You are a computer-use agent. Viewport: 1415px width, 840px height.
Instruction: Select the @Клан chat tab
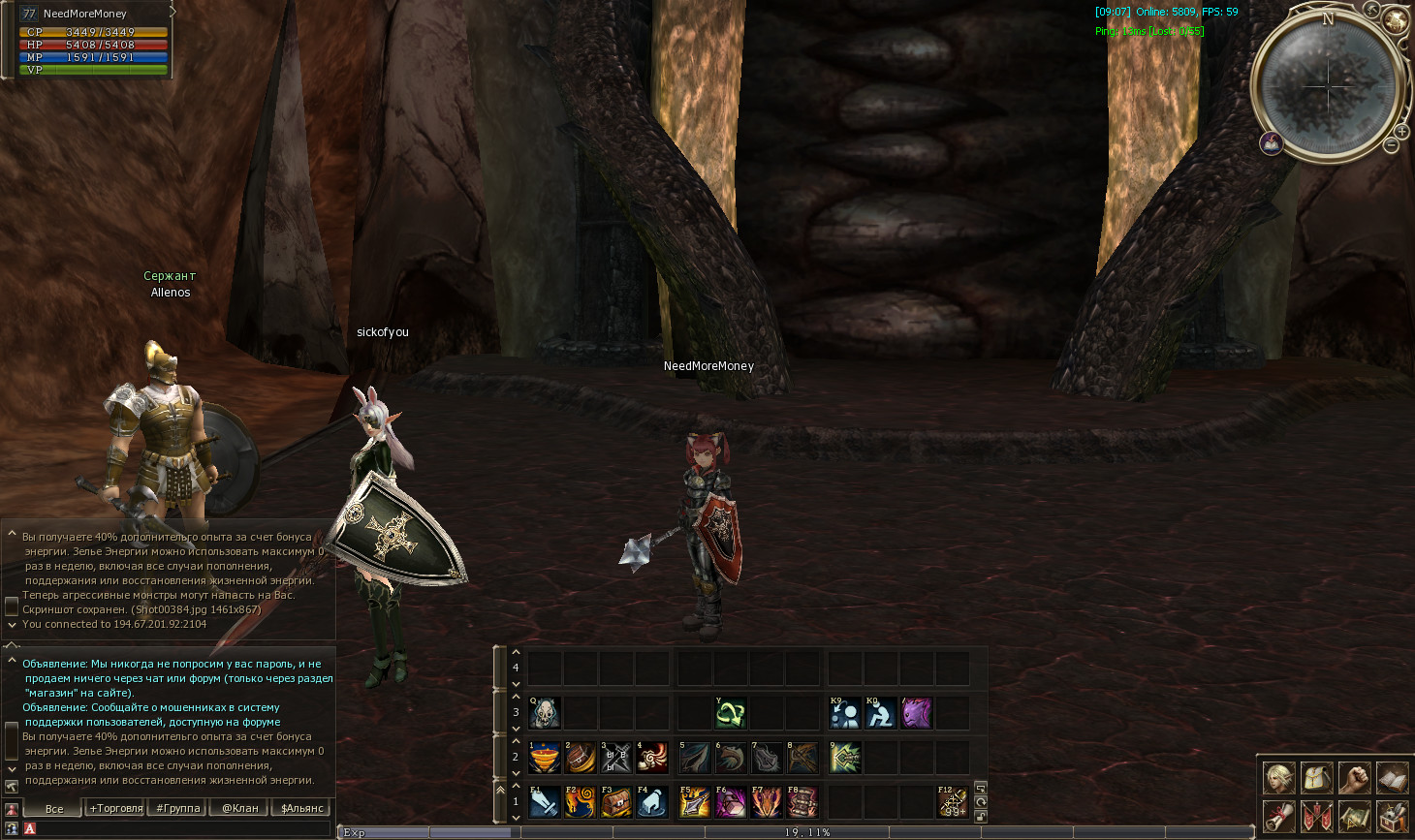click(240, 808)
